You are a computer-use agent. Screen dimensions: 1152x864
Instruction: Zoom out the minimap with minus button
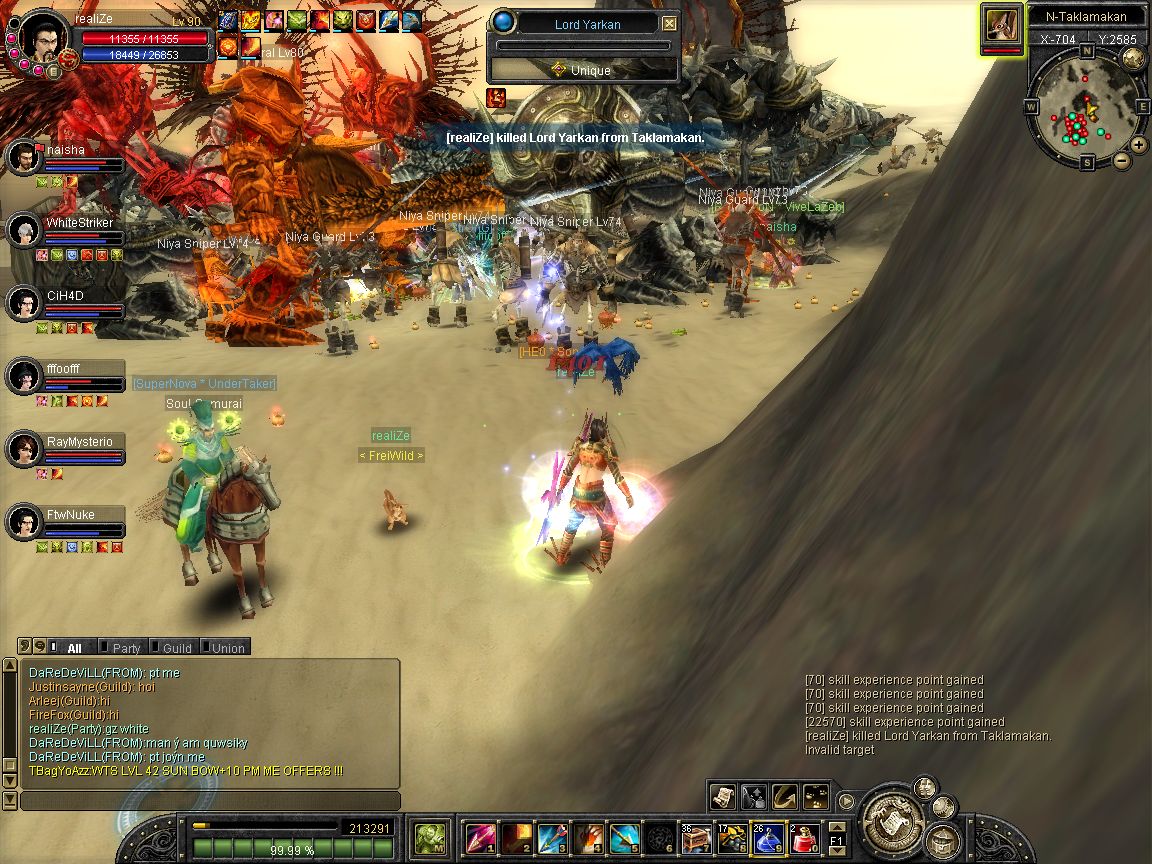click(1122, 160)
